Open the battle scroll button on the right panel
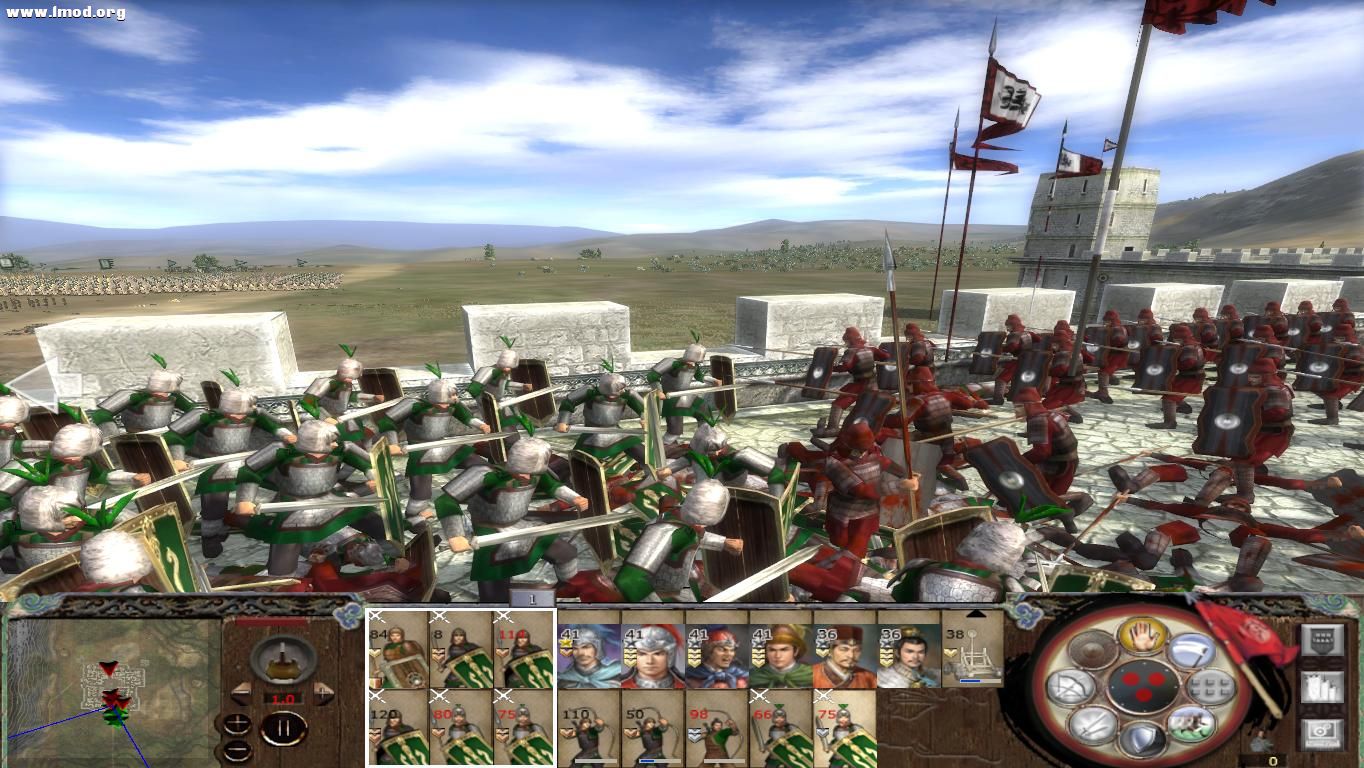The image size is (1364, 768). pos(1323,639)
